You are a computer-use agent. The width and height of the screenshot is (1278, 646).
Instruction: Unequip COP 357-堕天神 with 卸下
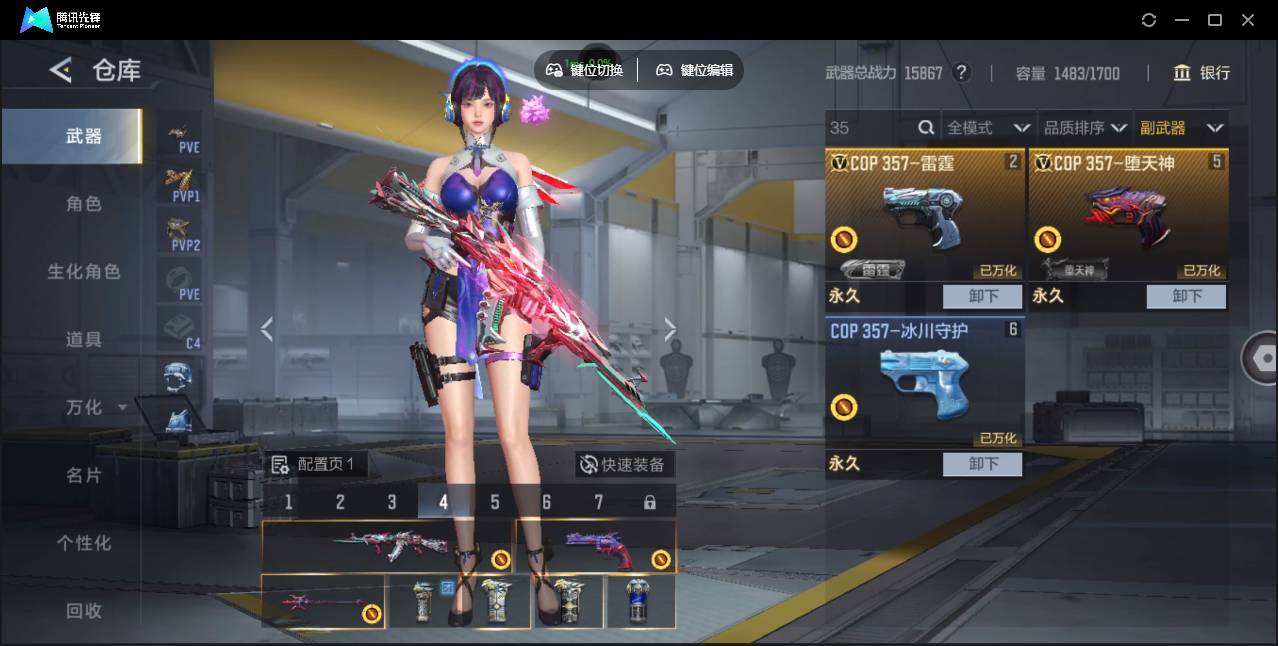[x=1186, y=296]
